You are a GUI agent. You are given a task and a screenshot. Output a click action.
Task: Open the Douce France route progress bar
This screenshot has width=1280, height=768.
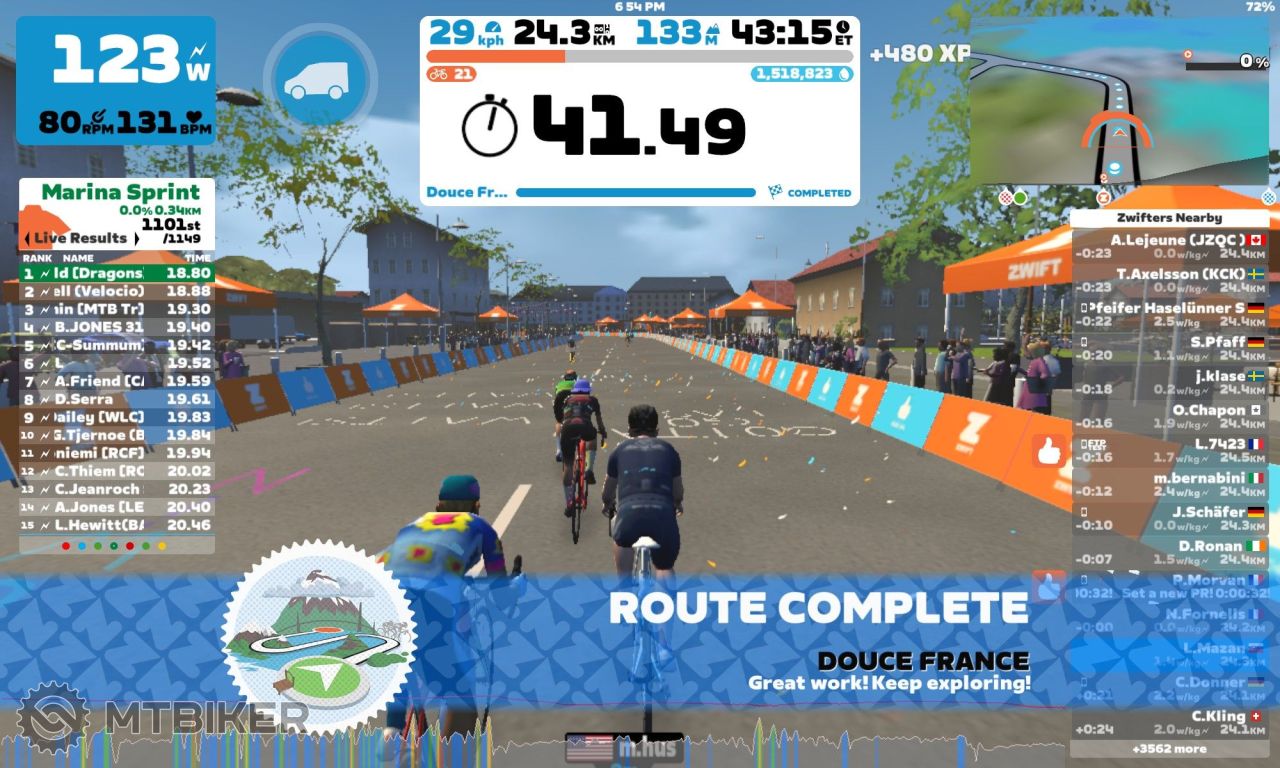(x=636, y=192)
